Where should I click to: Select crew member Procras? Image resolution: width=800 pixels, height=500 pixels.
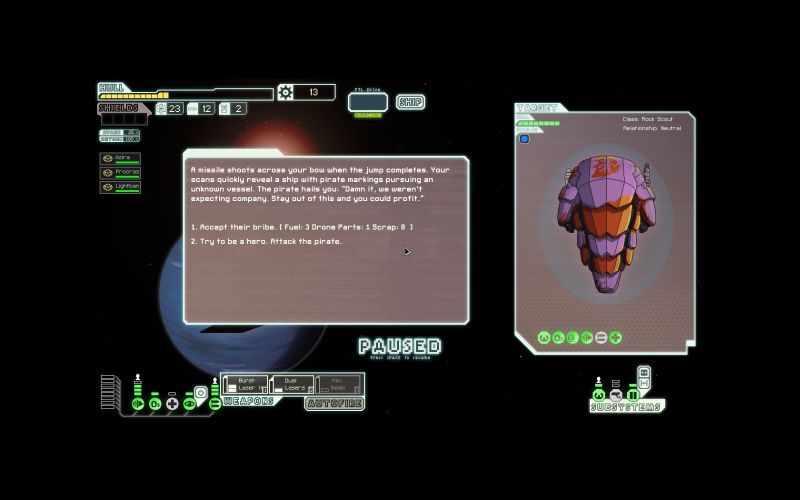(x=120, y=173)
